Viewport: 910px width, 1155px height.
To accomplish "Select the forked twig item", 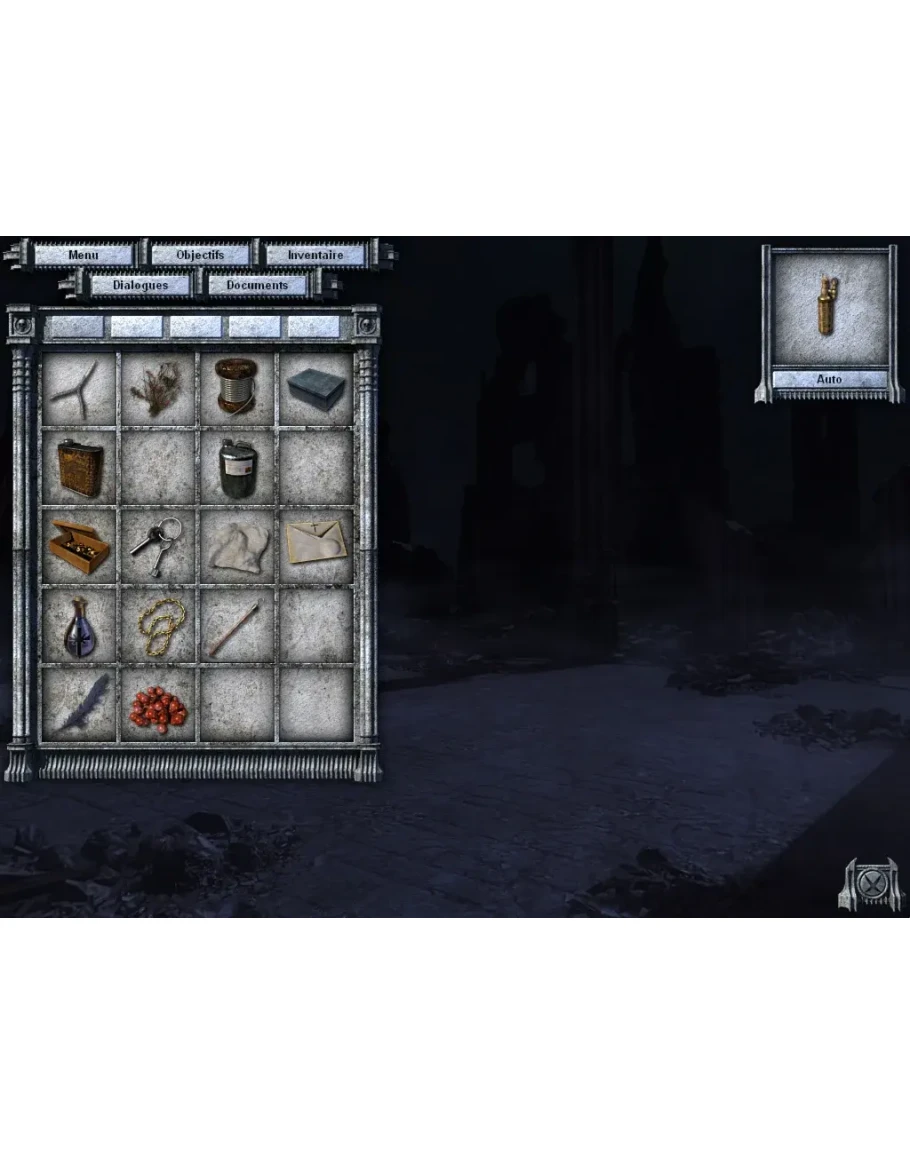I will [79, 389].
